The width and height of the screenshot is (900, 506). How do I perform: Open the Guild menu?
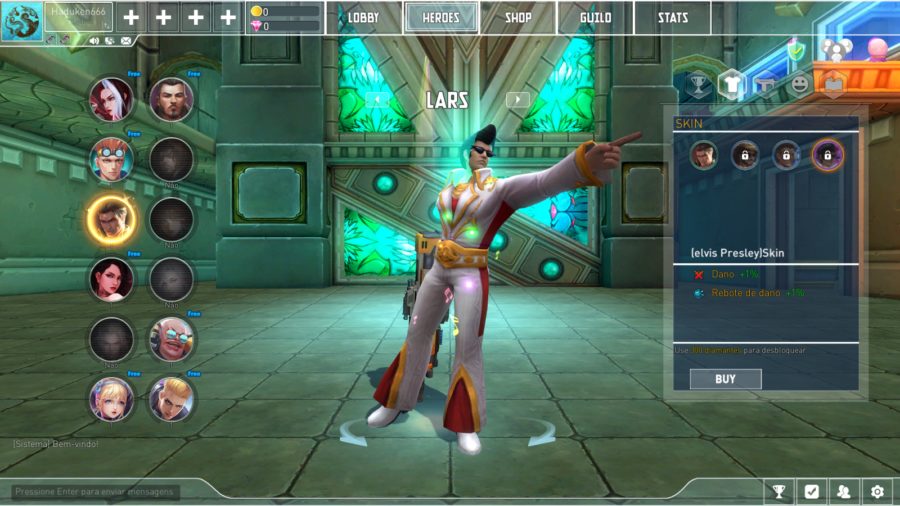[596, 18]
